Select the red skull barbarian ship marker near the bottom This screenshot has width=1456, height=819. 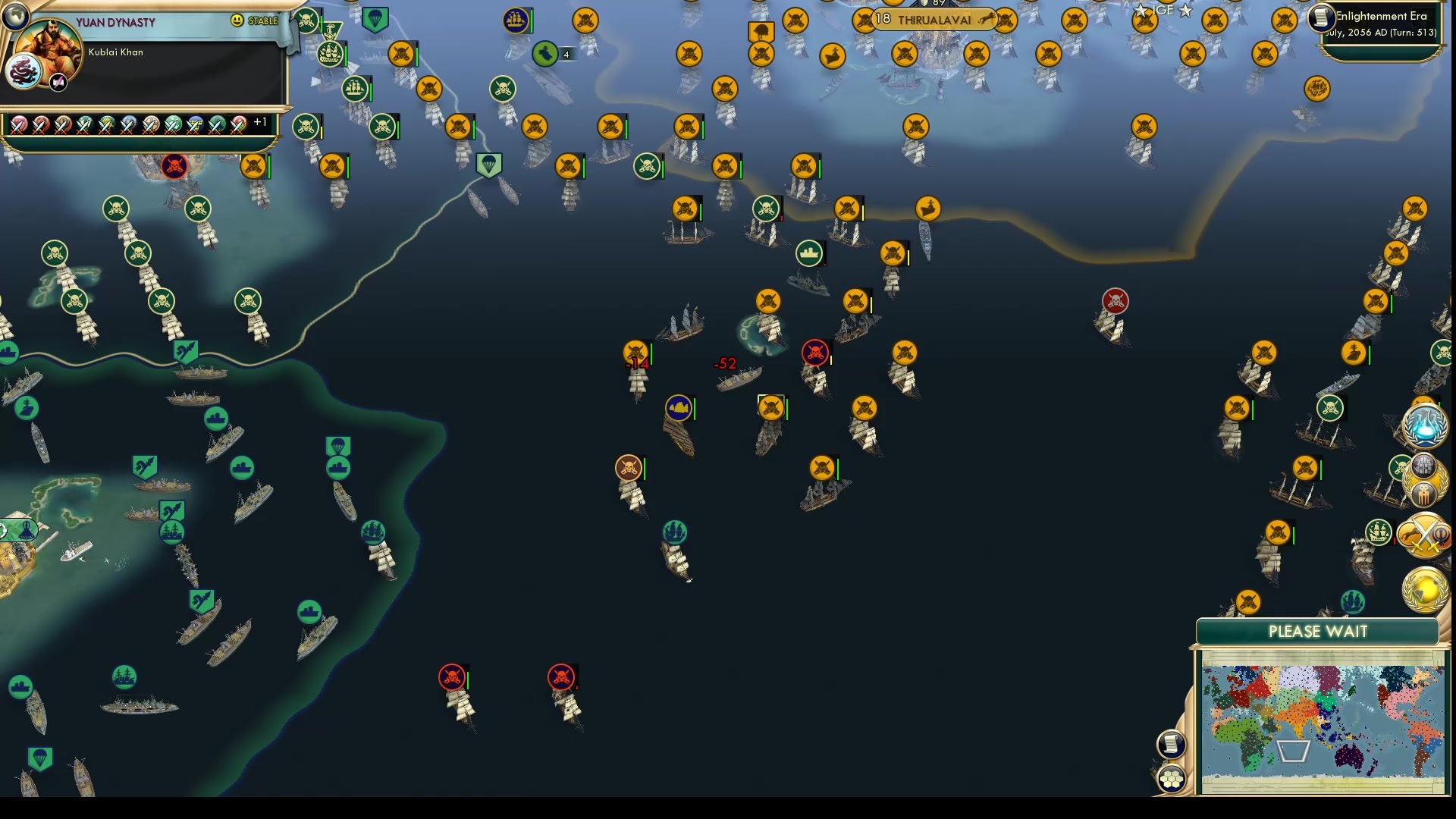coord(453,677)
